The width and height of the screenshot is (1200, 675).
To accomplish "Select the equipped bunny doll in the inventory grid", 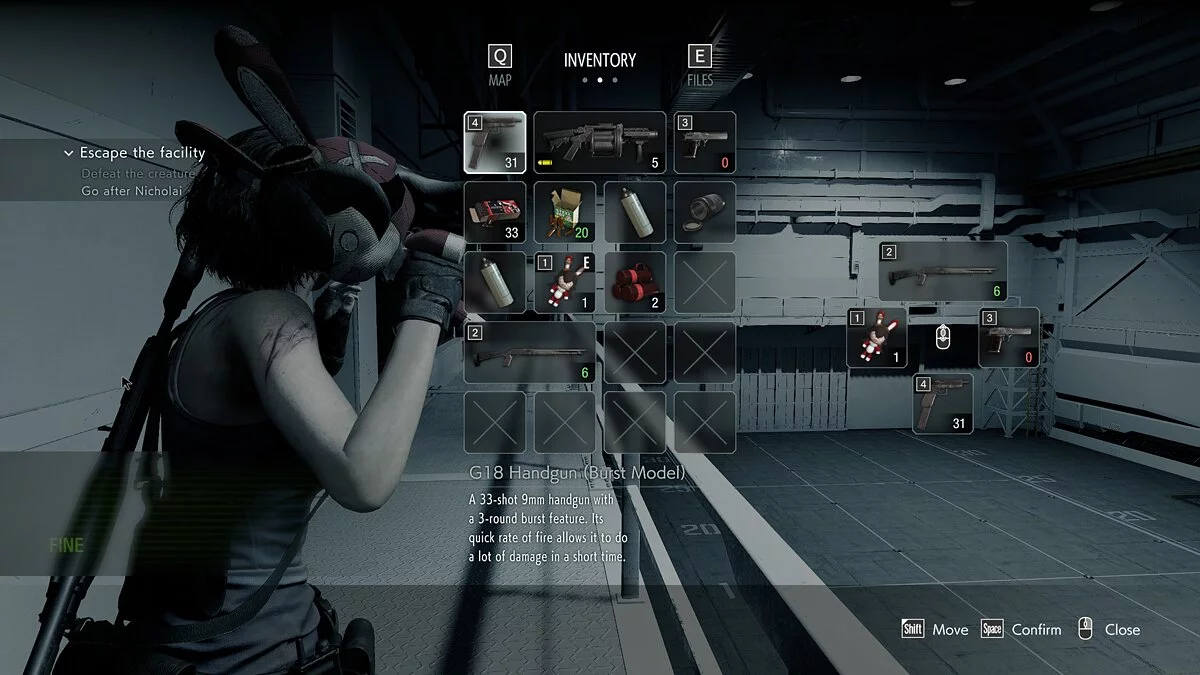I will pyautogui.click(x=565, y=282).
